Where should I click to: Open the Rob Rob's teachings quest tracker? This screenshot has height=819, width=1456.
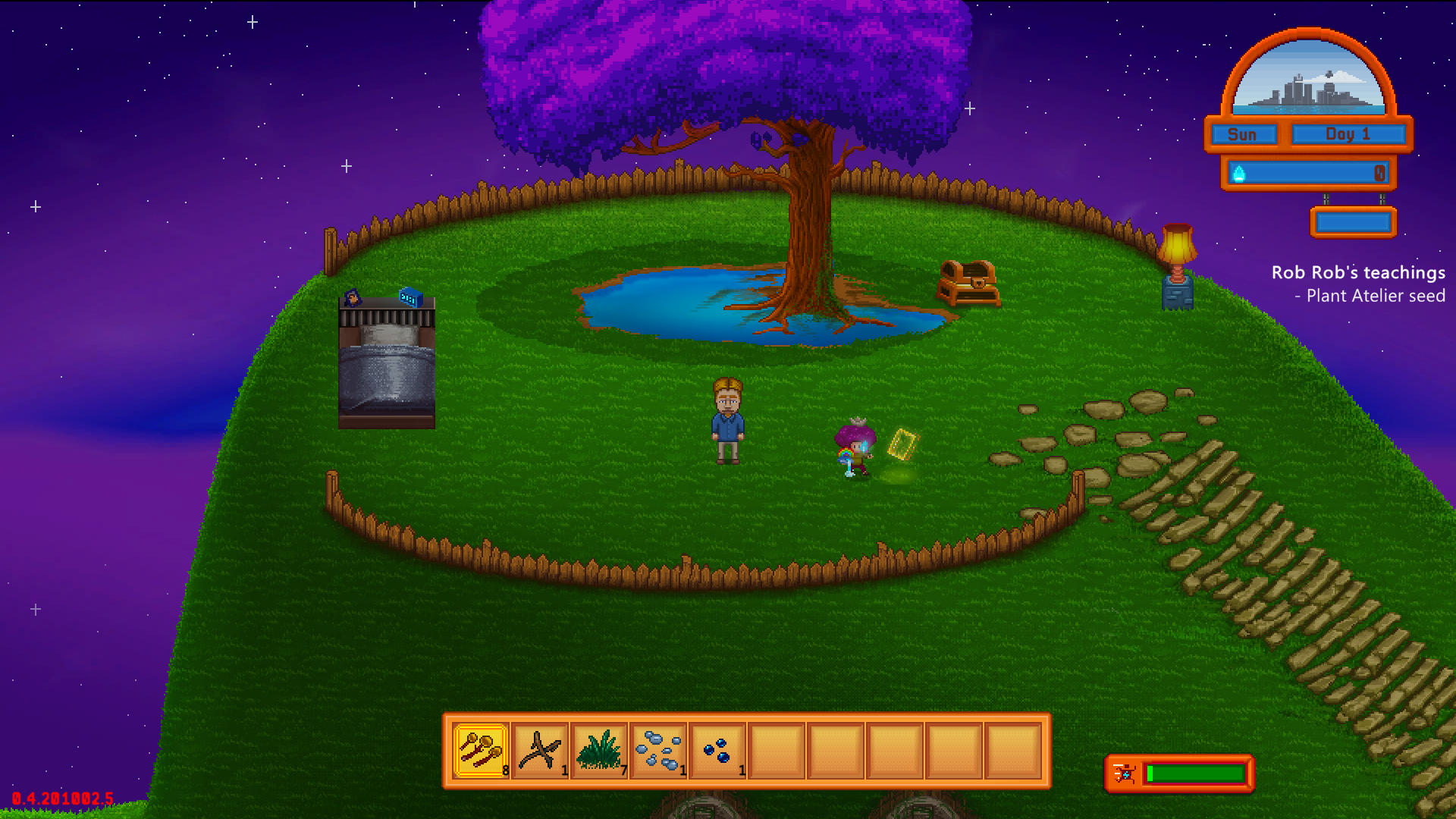point(1357,272)
